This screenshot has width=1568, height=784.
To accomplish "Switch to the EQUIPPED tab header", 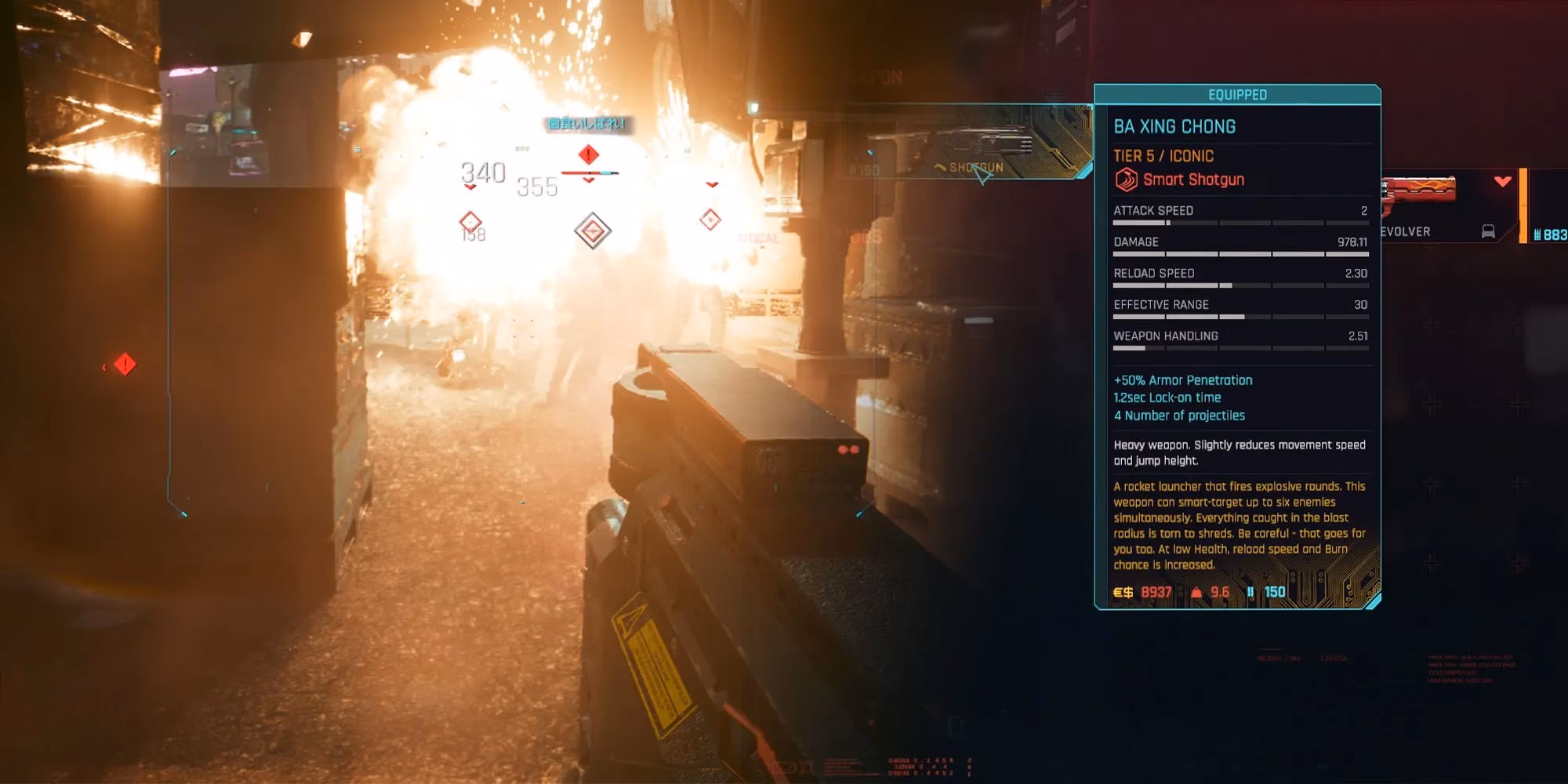I will click(1237, 95).
